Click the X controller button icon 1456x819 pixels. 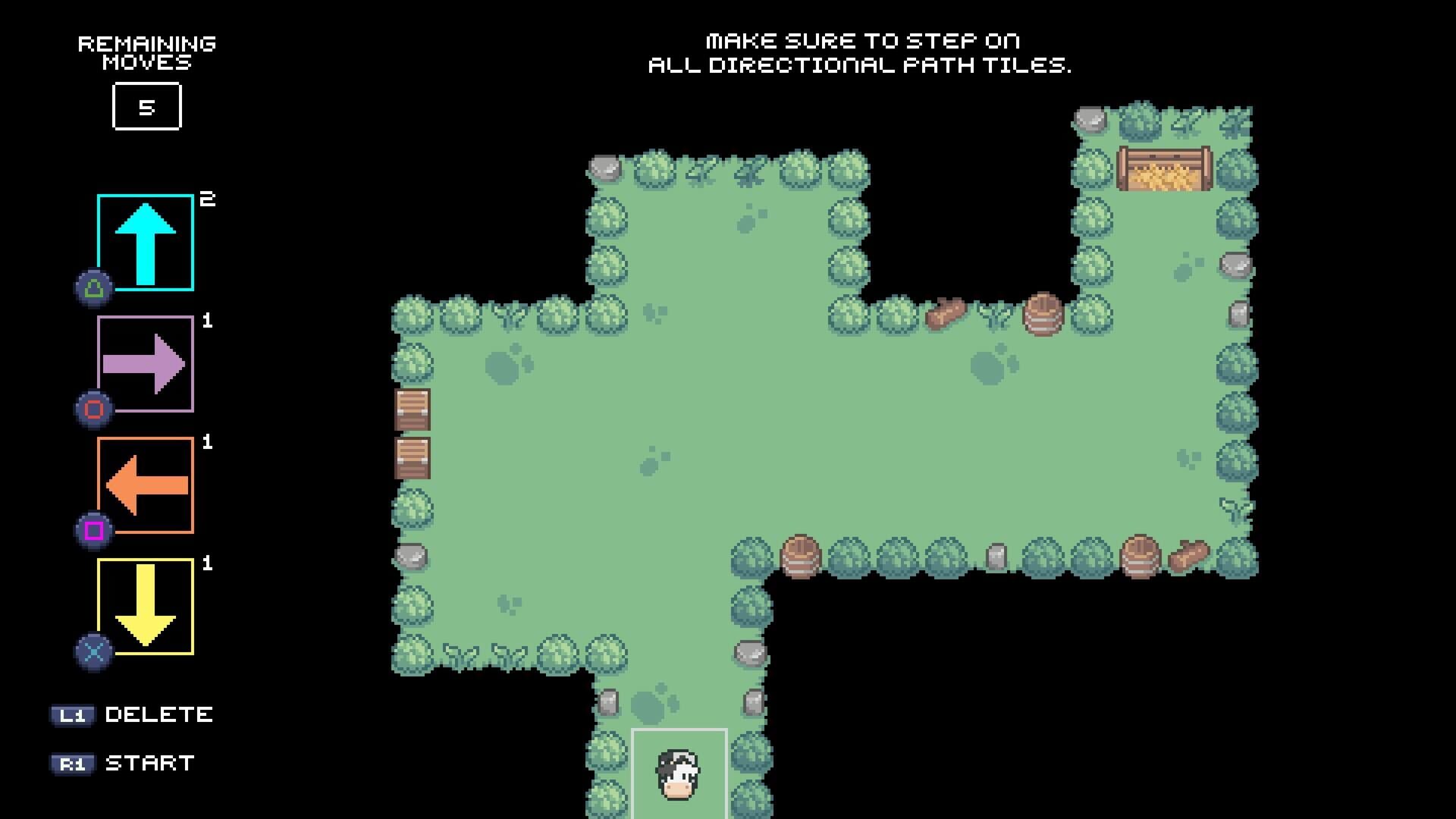tap(93, 650)
